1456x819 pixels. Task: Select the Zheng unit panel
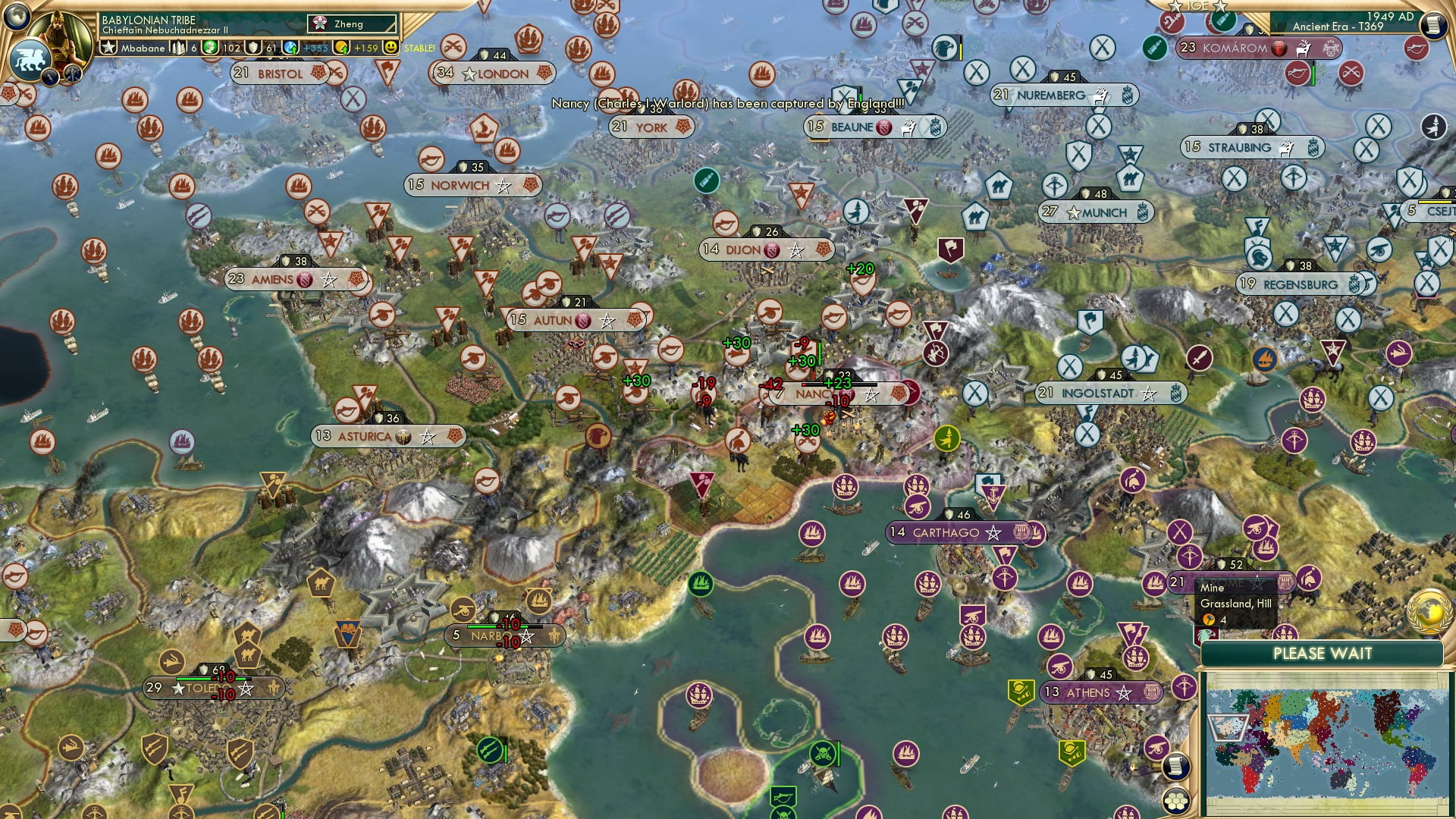point(353,24)
